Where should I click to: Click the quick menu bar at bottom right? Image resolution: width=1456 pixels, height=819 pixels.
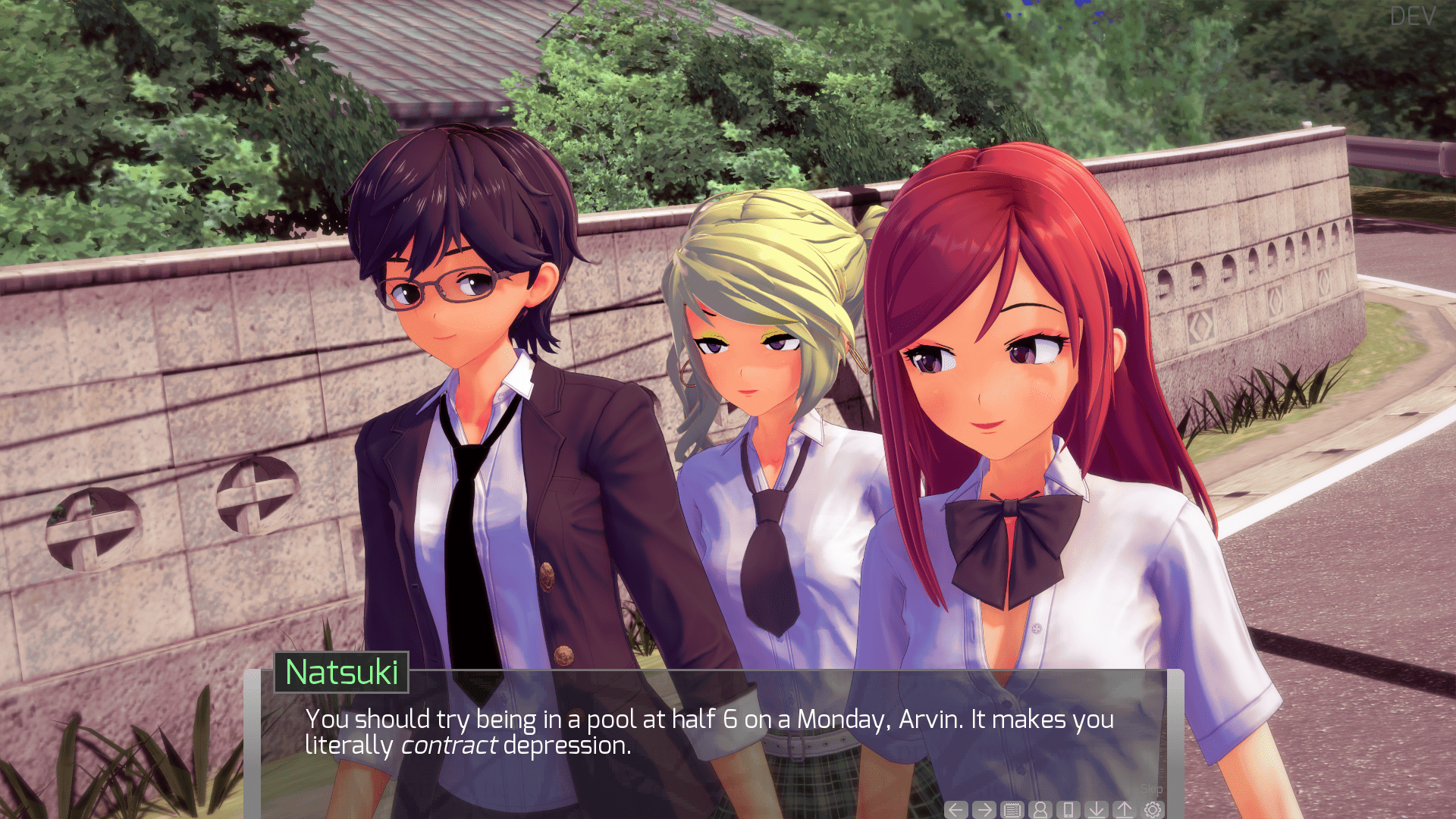pyautogui.click(x=1054, y=809)
